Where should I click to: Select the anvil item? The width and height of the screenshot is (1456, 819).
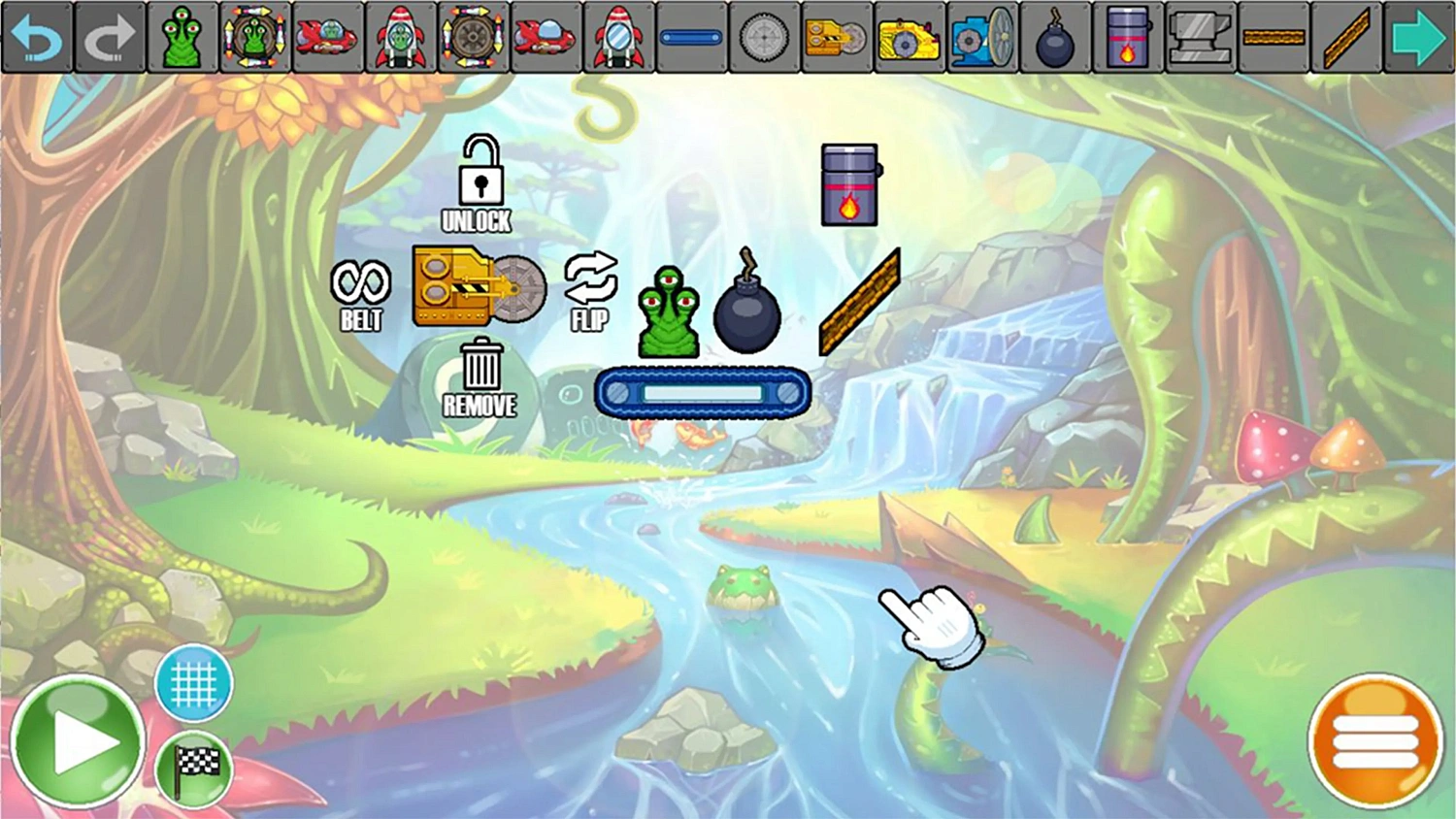[1201, 39]
